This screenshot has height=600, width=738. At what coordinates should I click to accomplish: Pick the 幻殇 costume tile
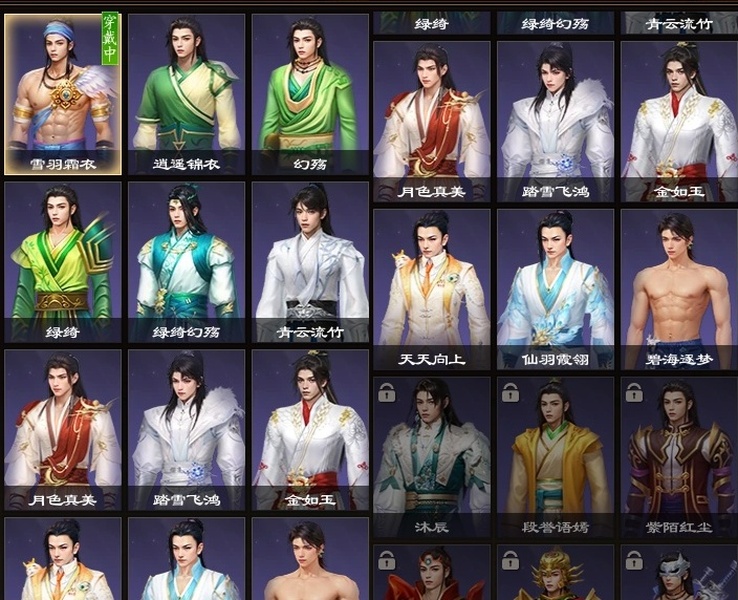(310, 94)
